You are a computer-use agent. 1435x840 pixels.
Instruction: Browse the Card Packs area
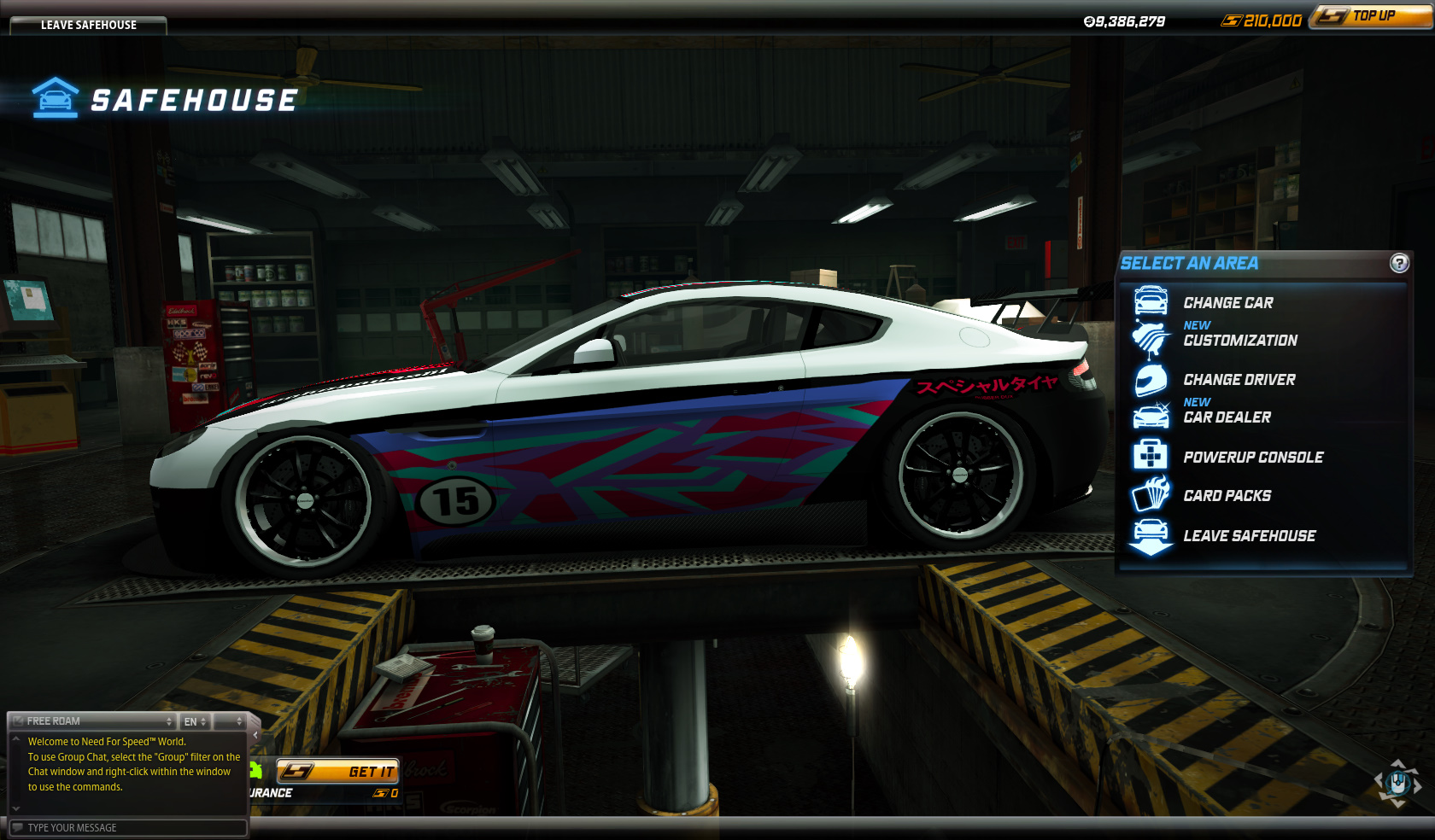click(1227, 496)
